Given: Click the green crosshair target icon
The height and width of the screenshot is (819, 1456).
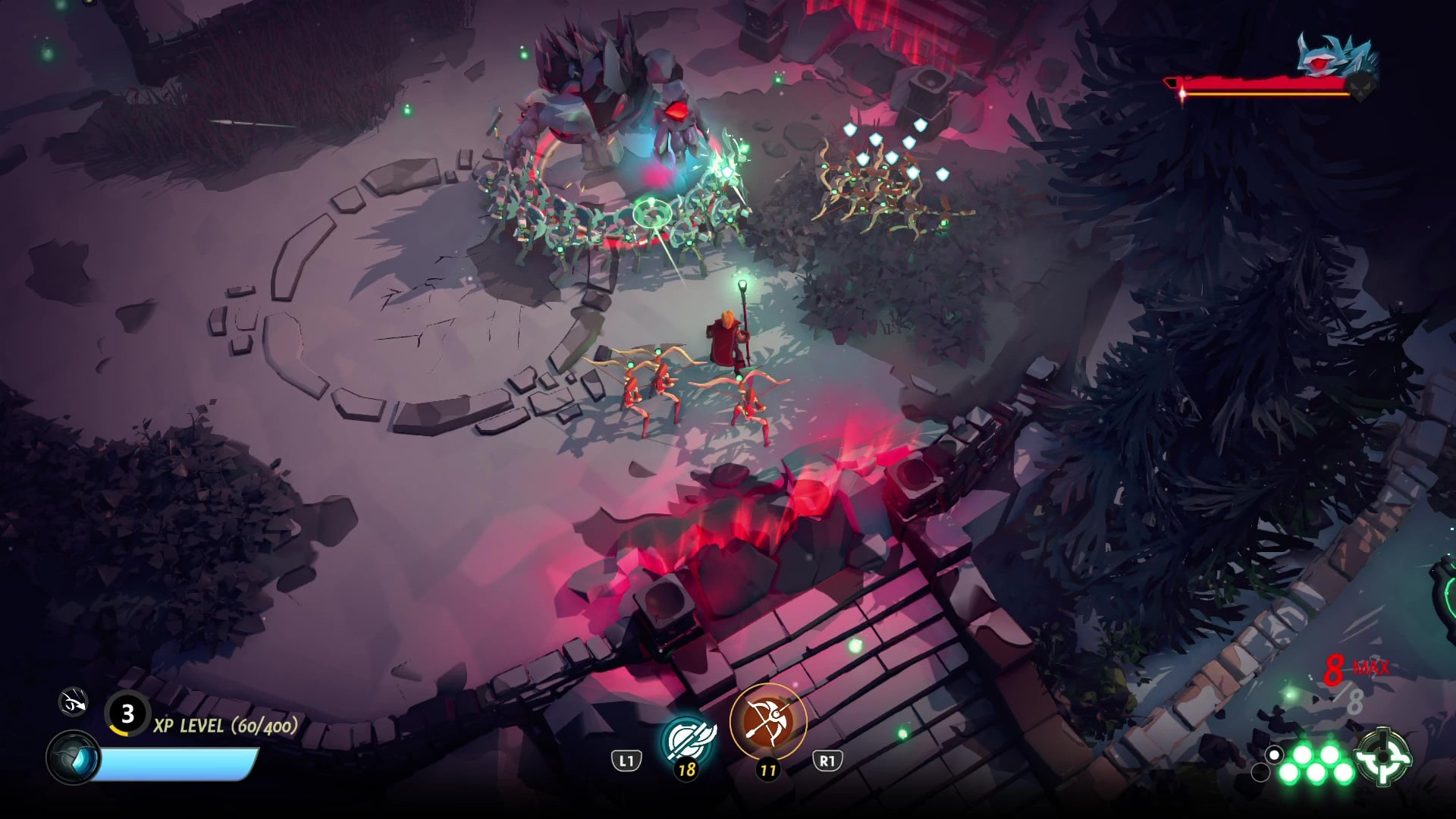Looking at the screenshot, I should [1383, 756].
